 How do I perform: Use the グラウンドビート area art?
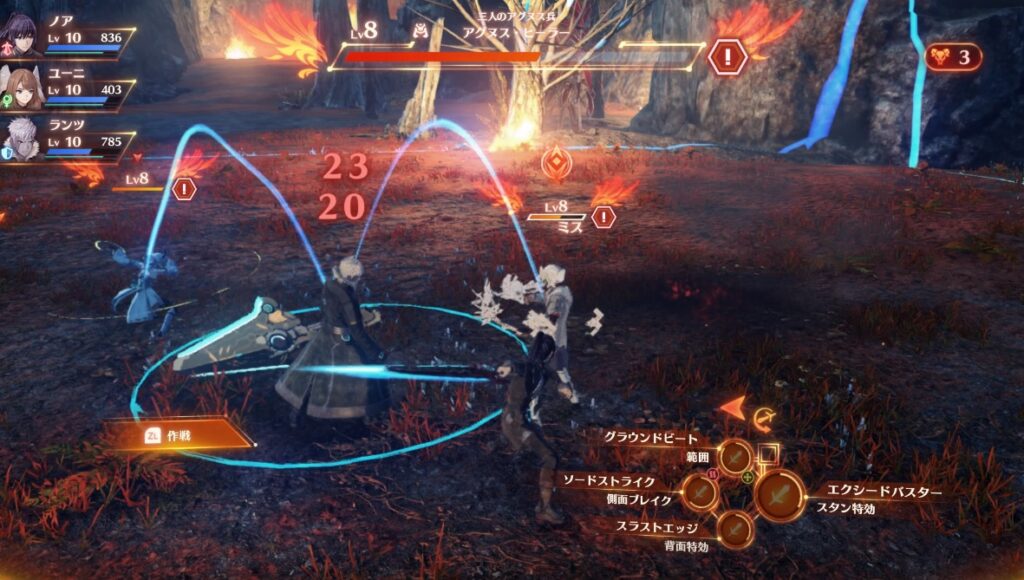pos(736,457)
